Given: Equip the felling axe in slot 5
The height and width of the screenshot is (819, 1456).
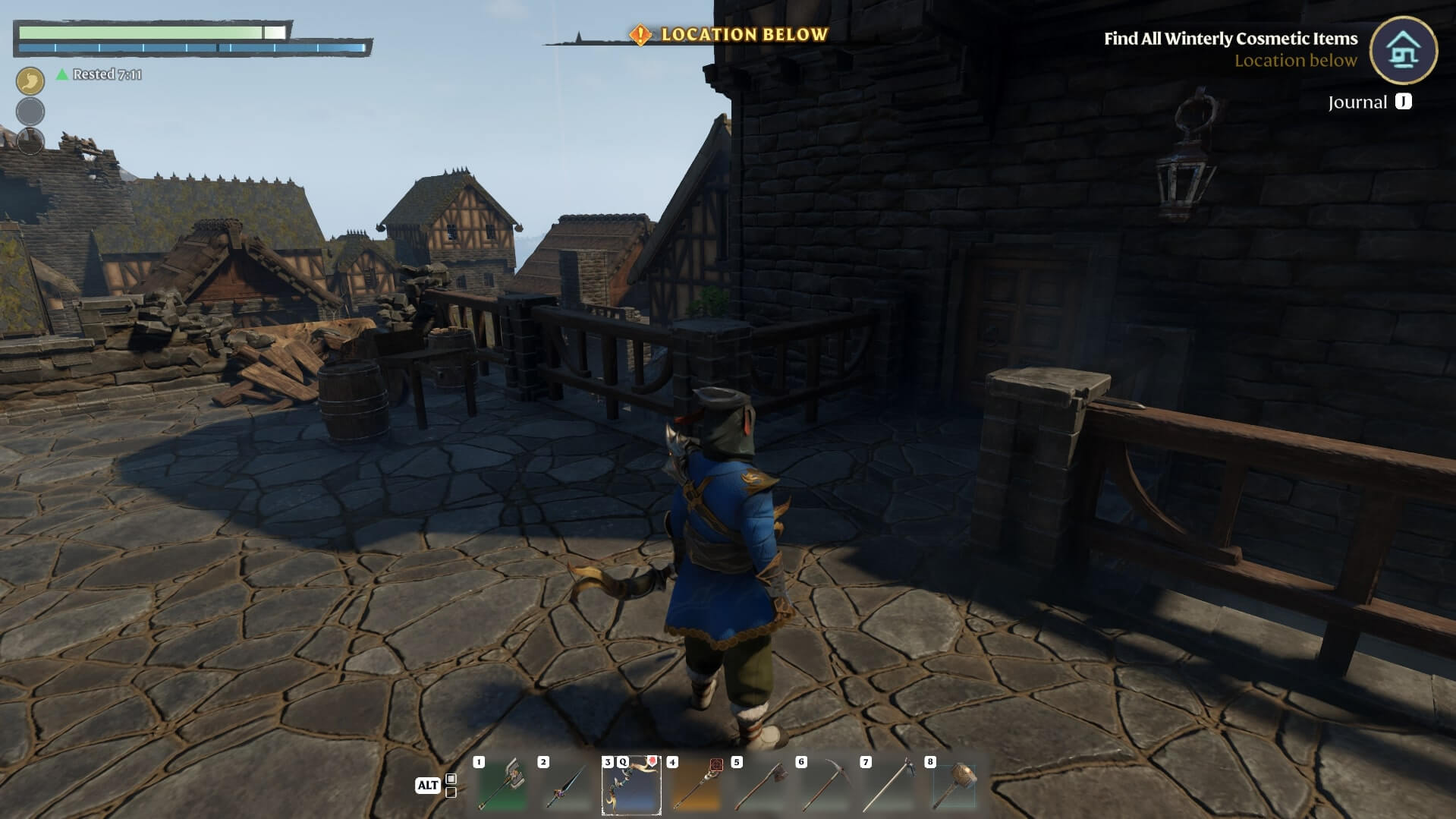Looking at the screenshot, I should point(760,785).
